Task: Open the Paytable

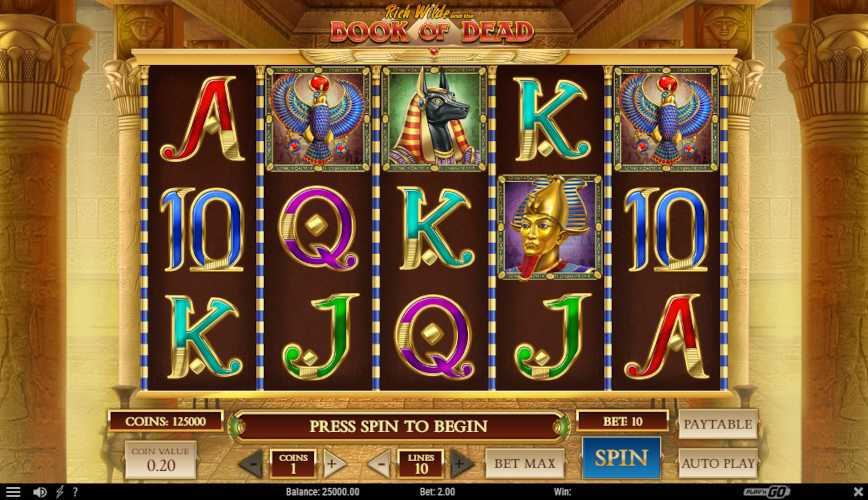Action: click(718, 424)
